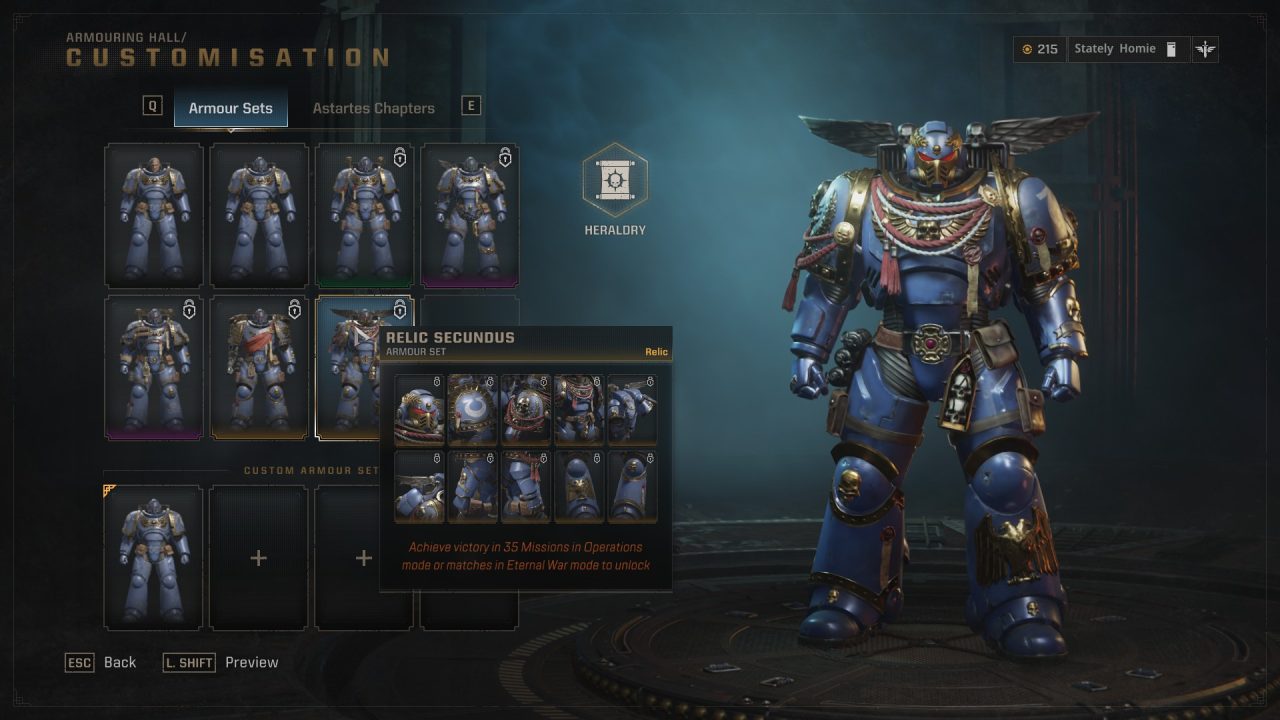Screen dimensions: 1280x720
Task: Open the Heraldry customisation panel
Action: (x=614, y=183)
